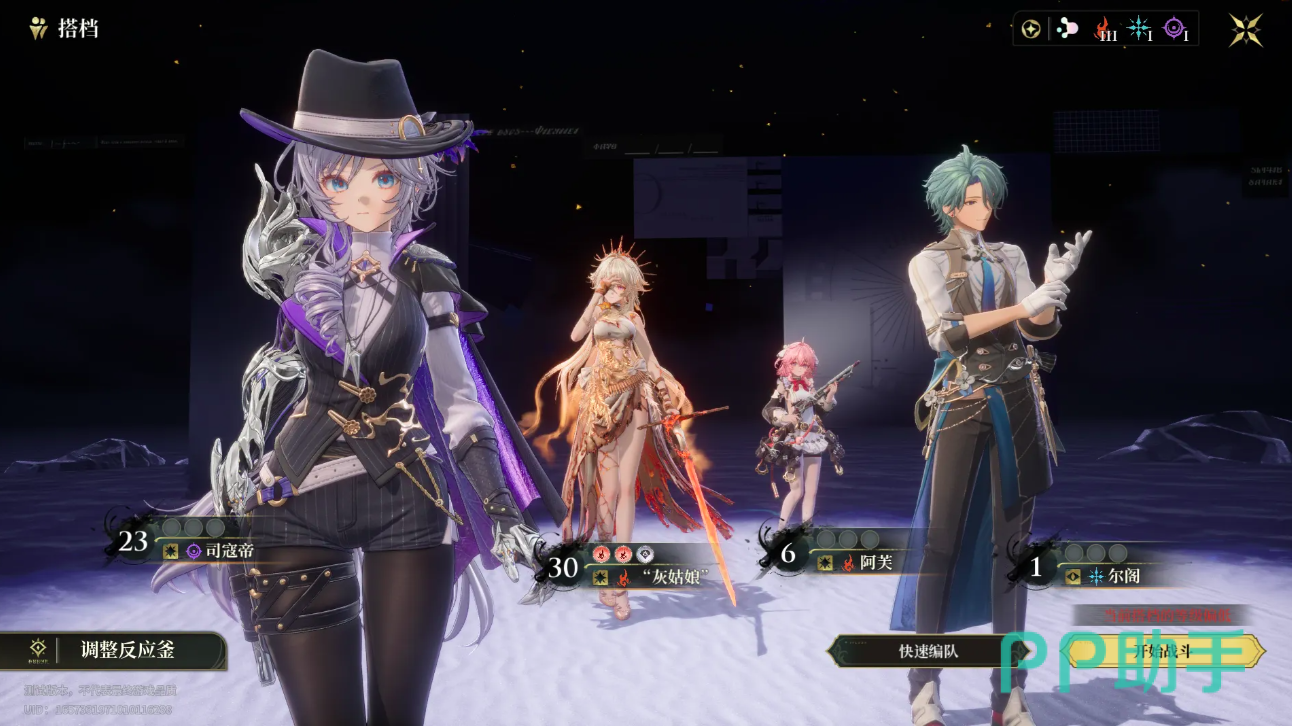Image resolution: width=1292 pixels, height=726 pixels.
Task: Go back via the 搭档 header
Action: (65, 28)
